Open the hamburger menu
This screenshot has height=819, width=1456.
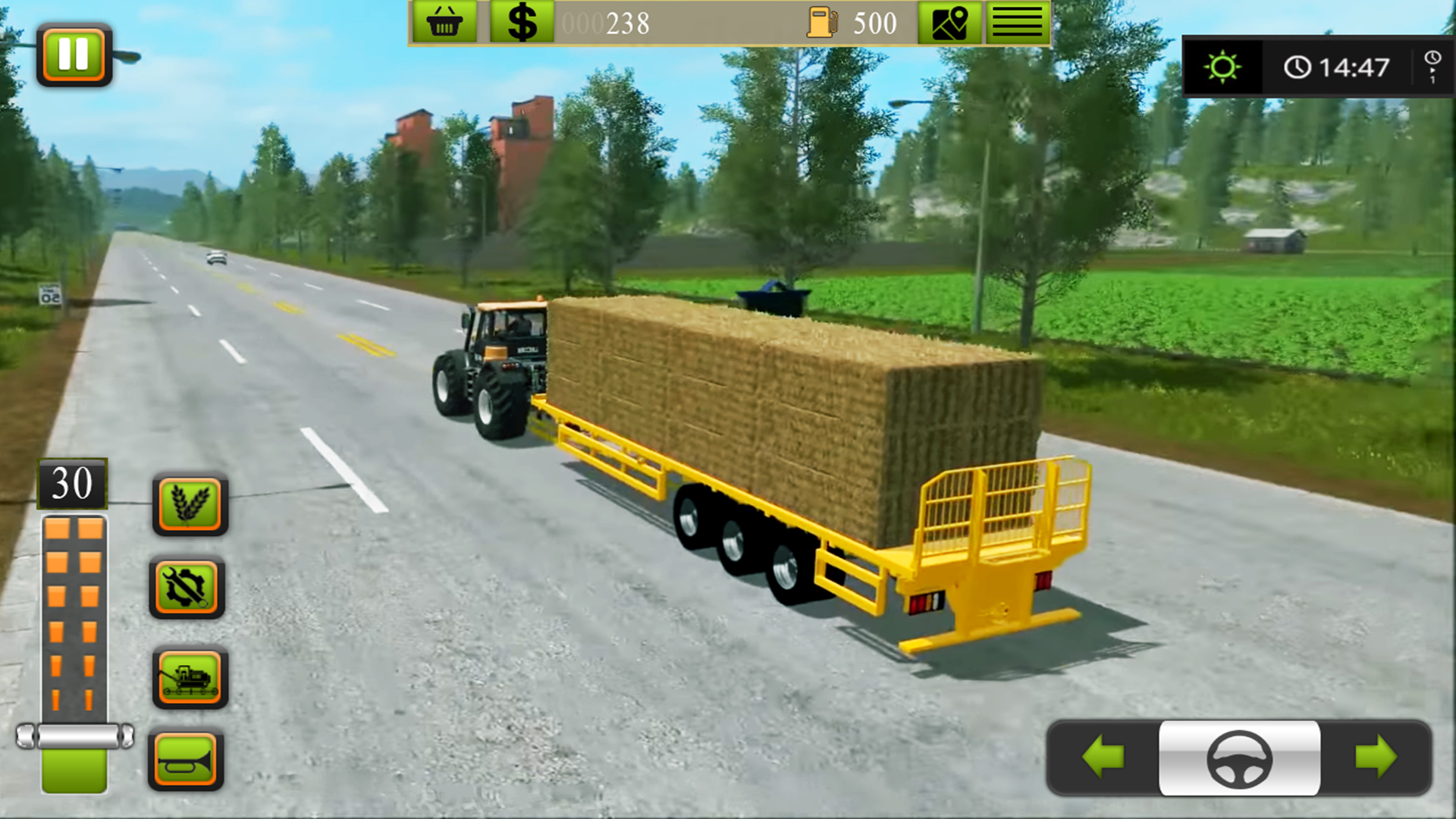[1017, 21]
